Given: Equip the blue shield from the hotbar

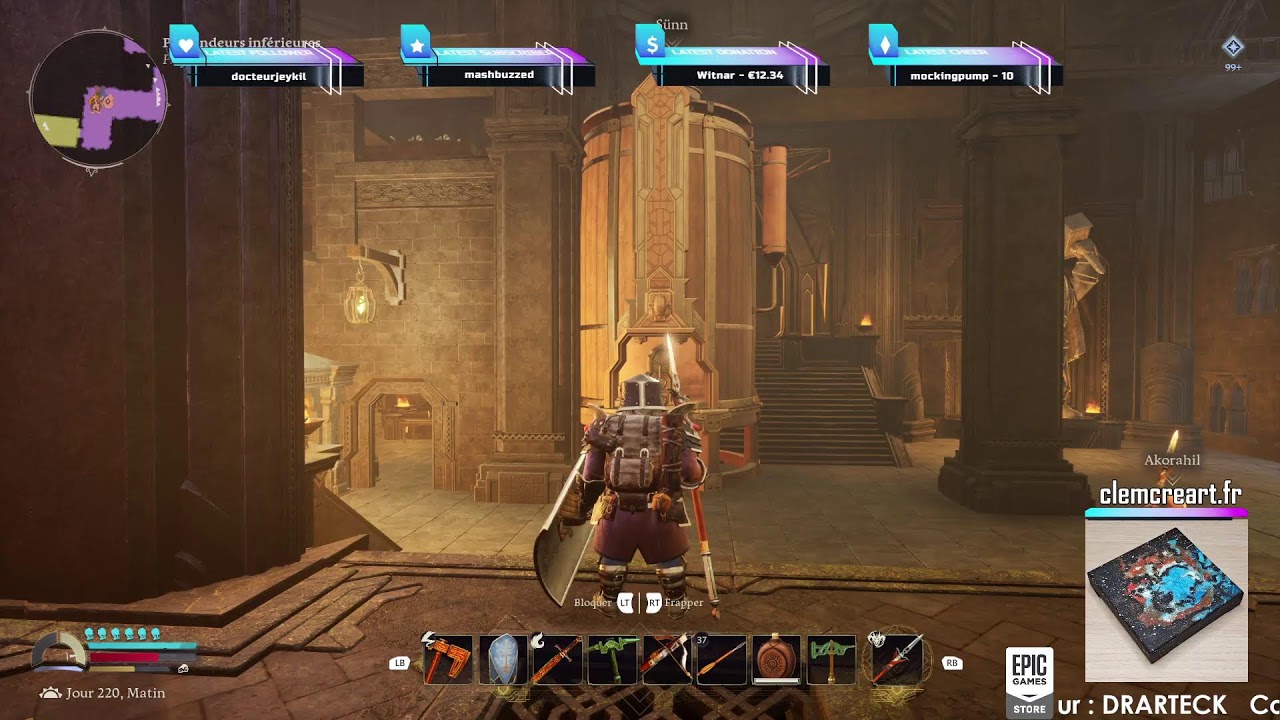Looking at the screenshot, I should 502,660.
